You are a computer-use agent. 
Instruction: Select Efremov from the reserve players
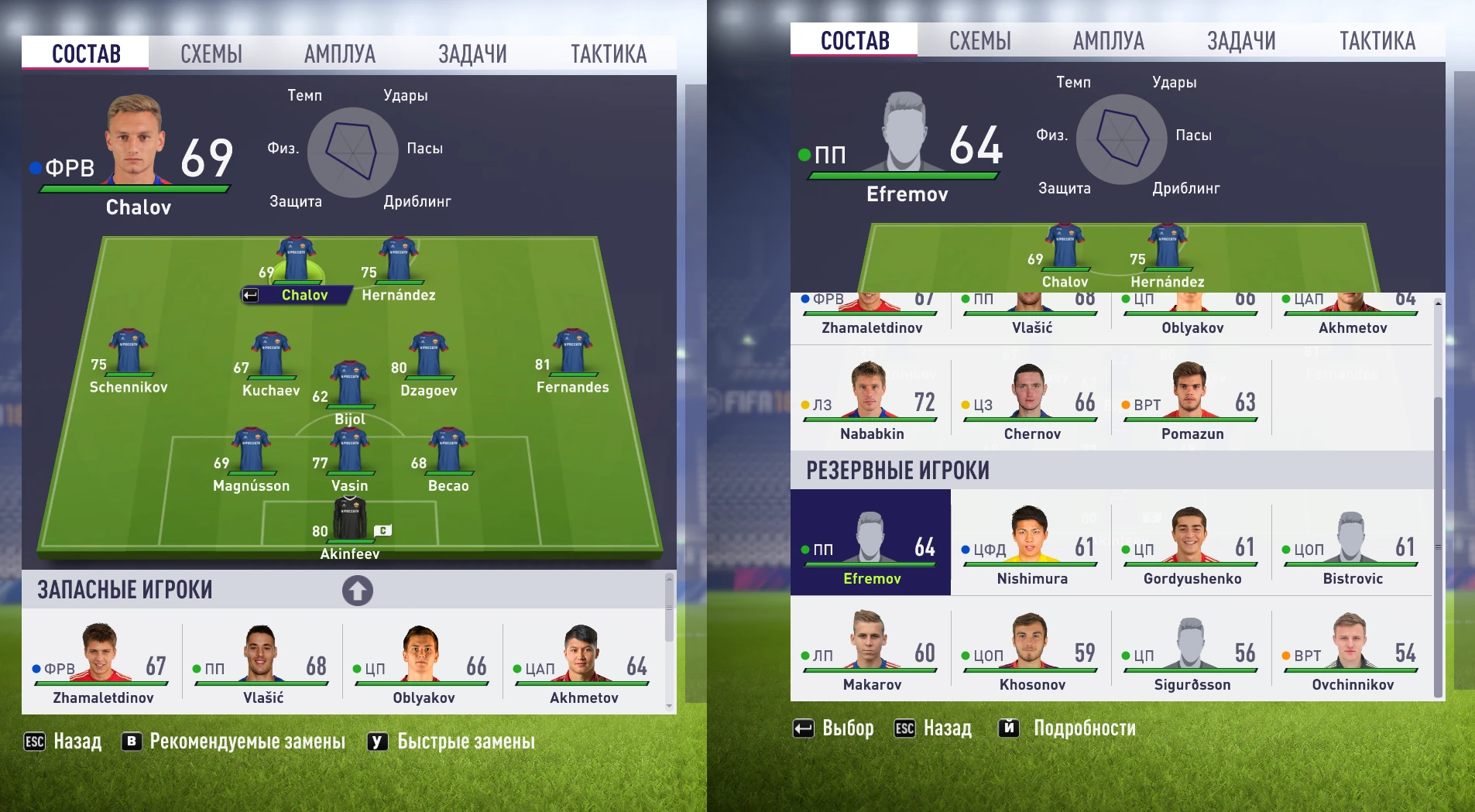[870, 542]
